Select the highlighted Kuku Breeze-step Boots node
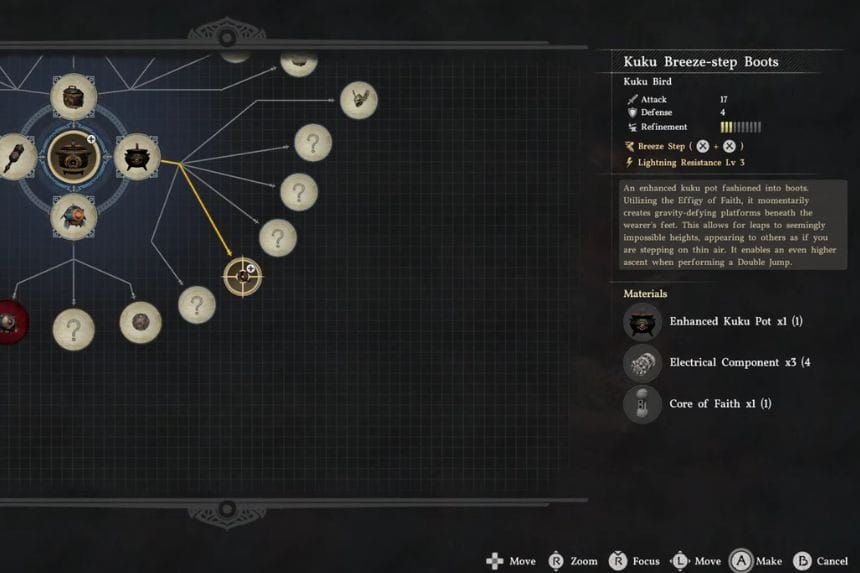 242,276
